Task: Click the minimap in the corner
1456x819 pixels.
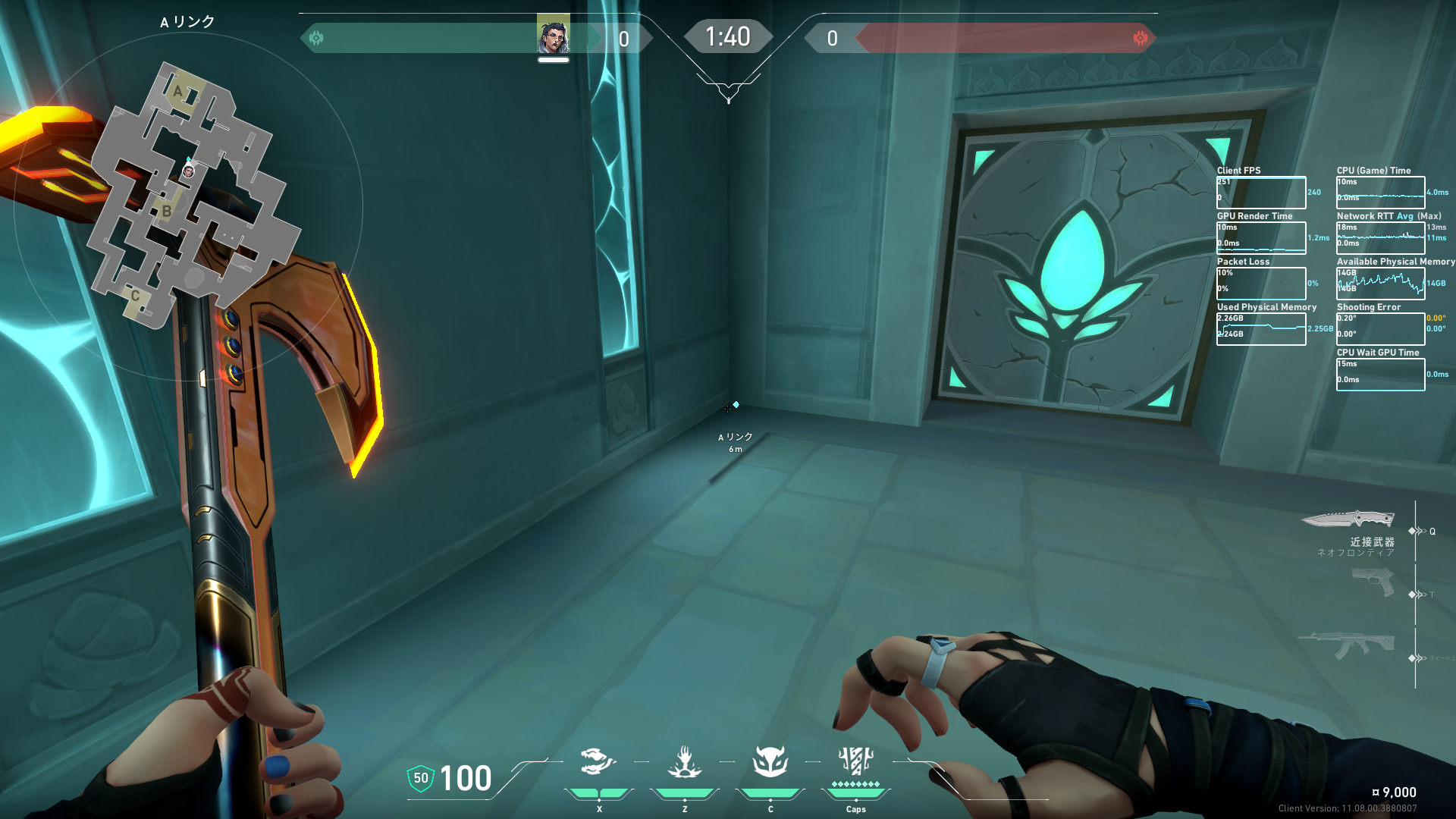Action: [x=188, y=199]
